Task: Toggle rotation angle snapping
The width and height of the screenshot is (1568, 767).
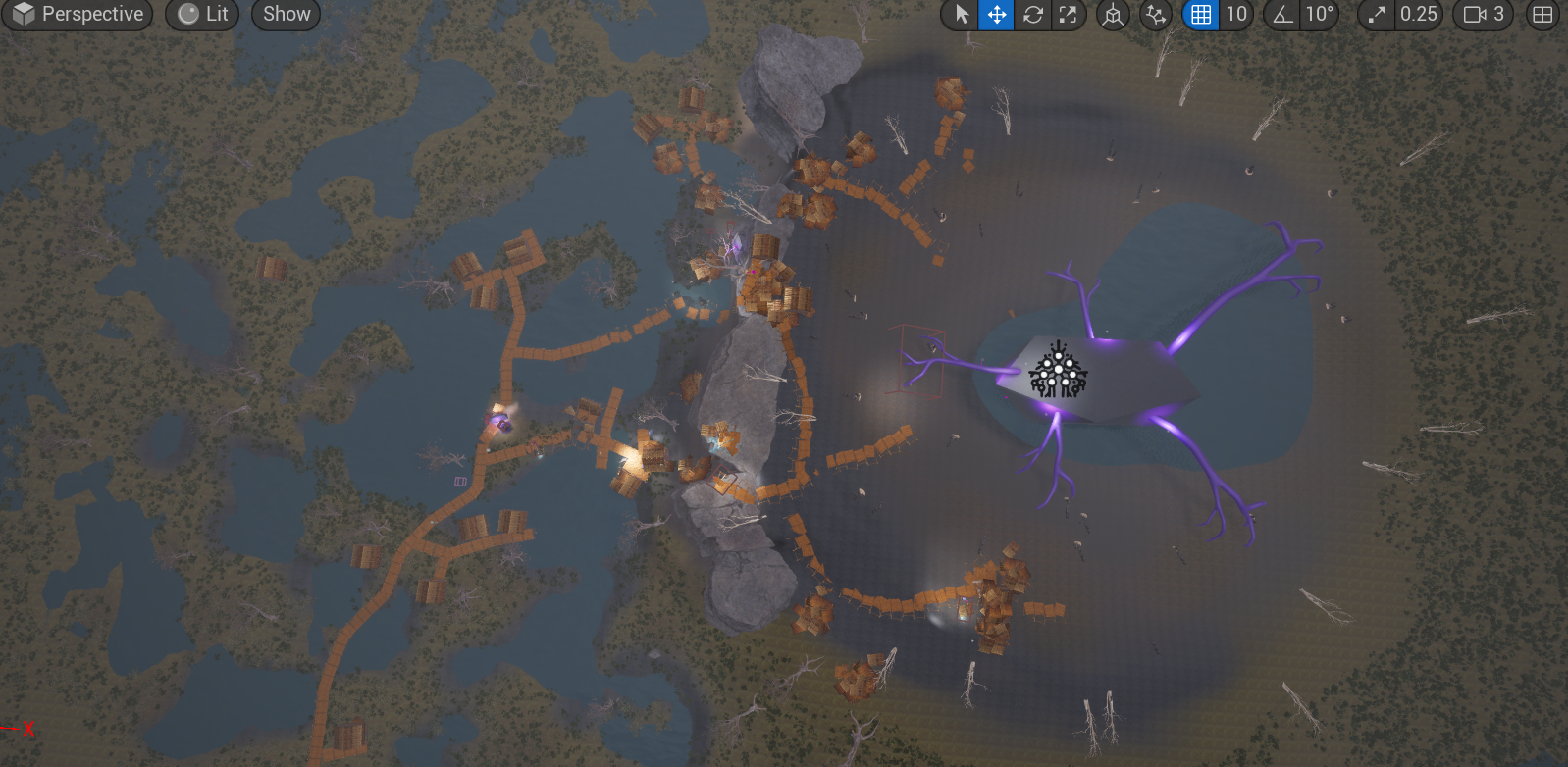Action: pyautogui.click(x=1281, y=15)
